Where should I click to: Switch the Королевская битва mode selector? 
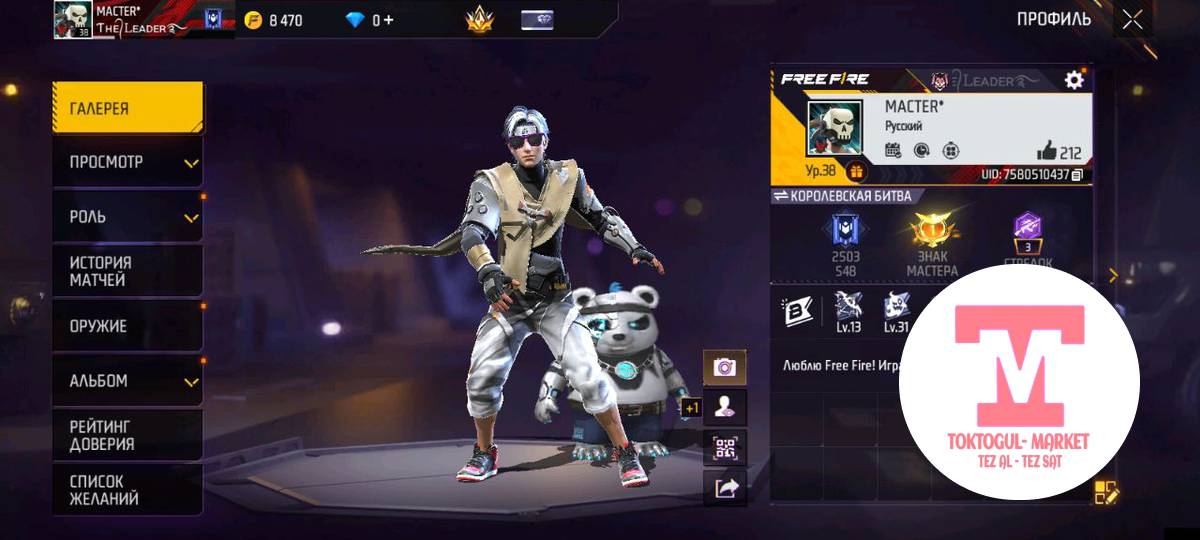coord(780,196)
